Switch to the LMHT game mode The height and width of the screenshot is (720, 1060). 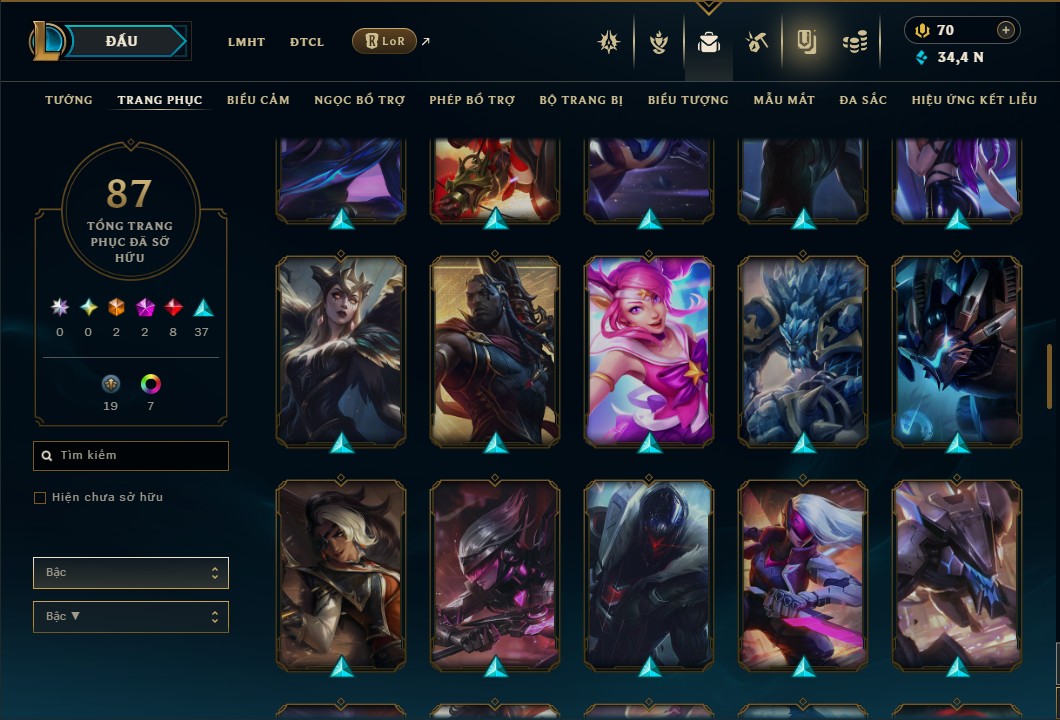click(x=246, y=42)
